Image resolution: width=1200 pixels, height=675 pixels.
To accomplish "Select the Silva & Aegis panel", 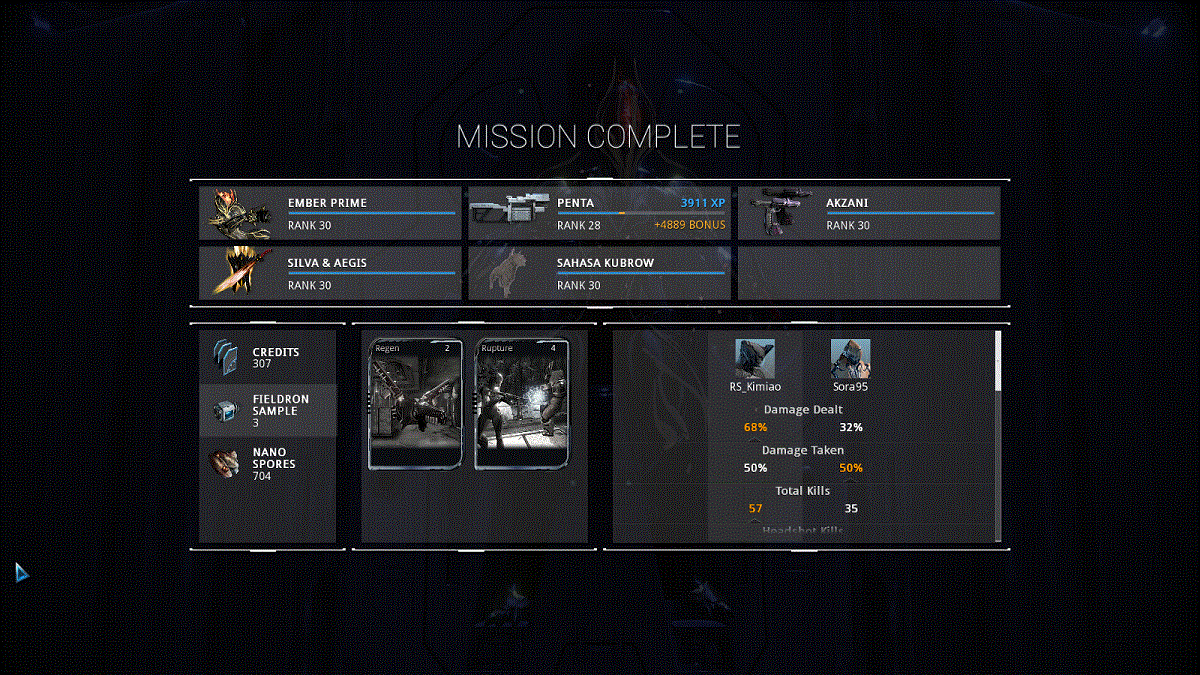I will (330, 273).
